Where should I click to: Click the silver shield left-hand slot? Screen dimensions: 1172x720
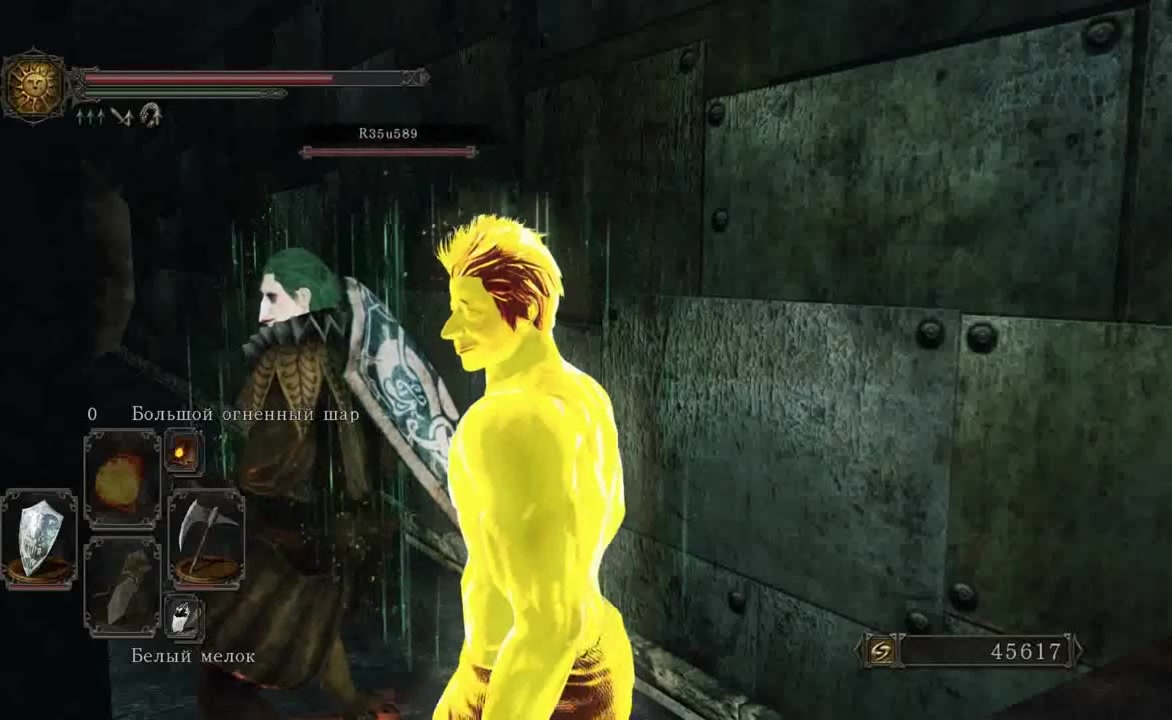tap(39, 538)
